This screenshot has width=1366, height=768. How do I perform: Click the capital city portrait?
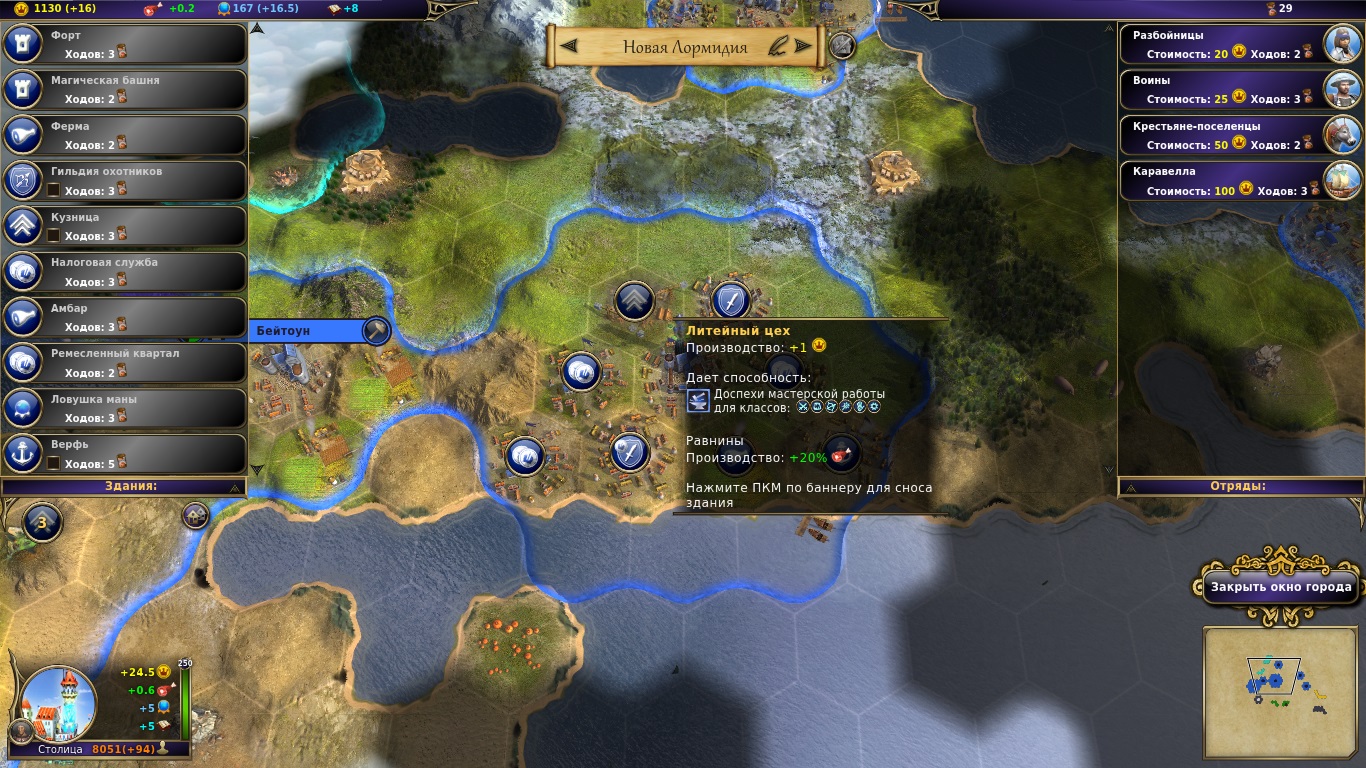[x=59, y=700]
